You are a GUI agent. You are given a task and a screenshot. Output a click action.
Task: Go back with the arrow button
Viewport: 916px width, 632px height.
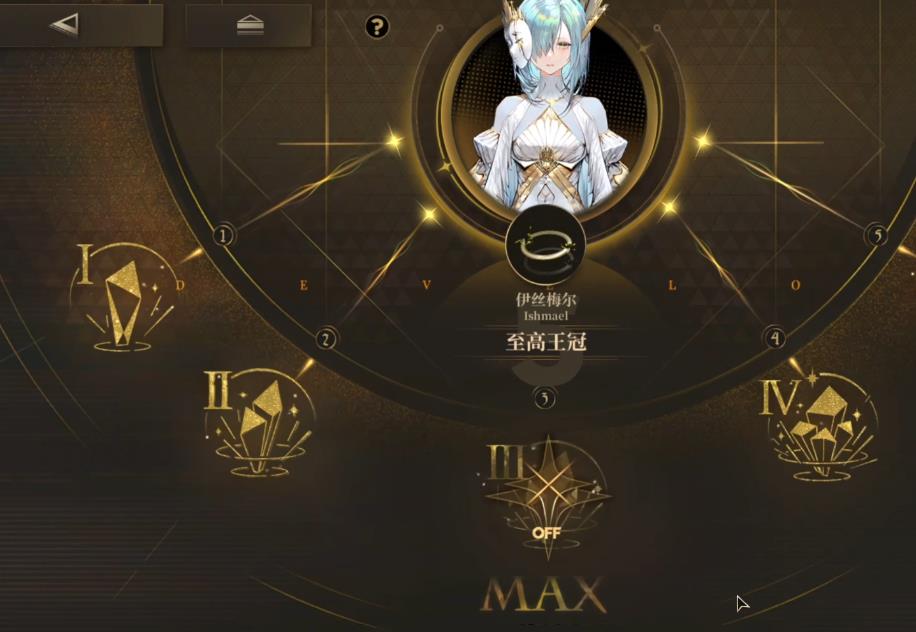click(66, 25)
